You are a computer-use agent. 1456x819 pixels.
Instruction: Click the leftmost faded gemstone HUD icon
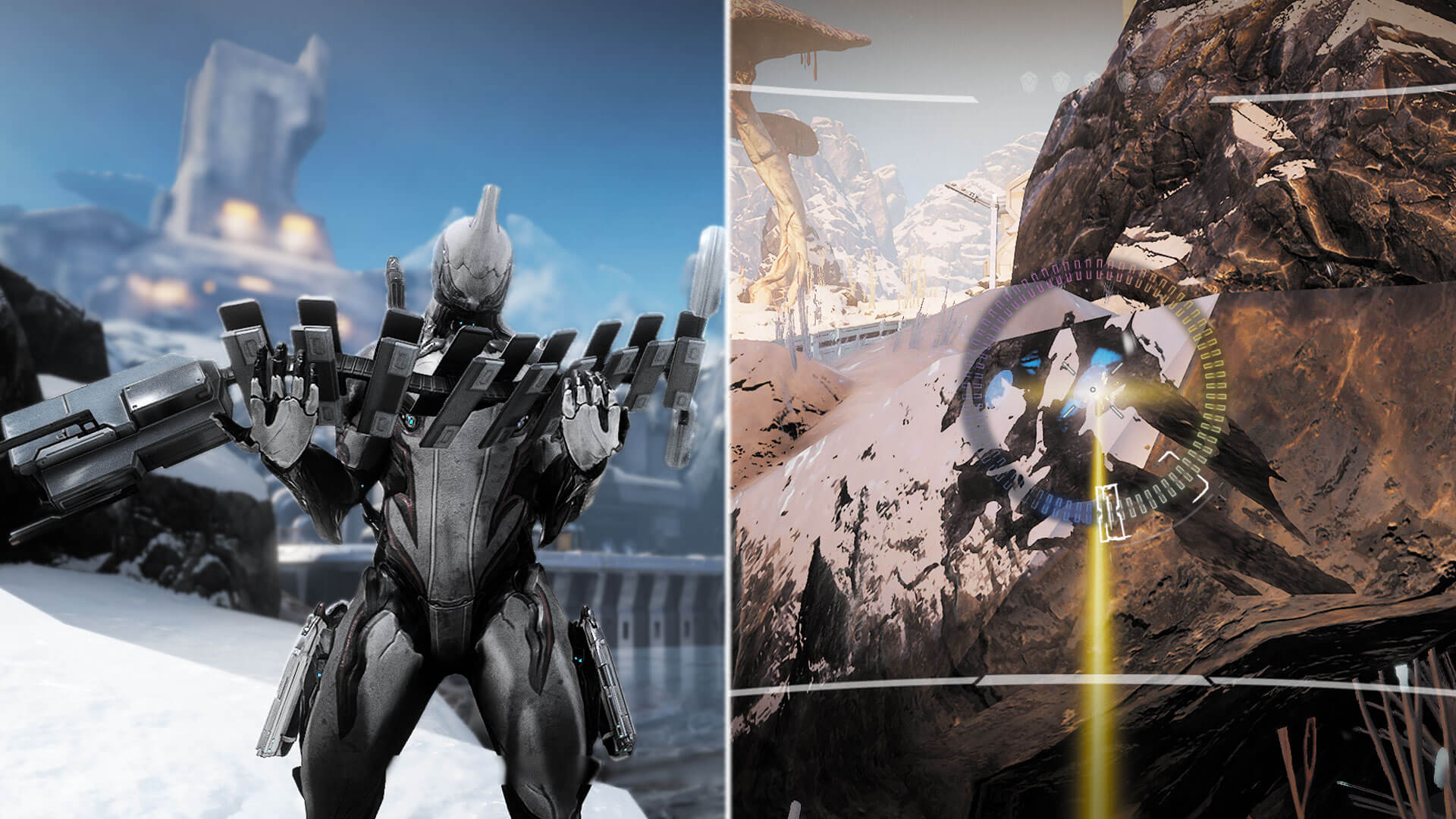click(1028, 80)
